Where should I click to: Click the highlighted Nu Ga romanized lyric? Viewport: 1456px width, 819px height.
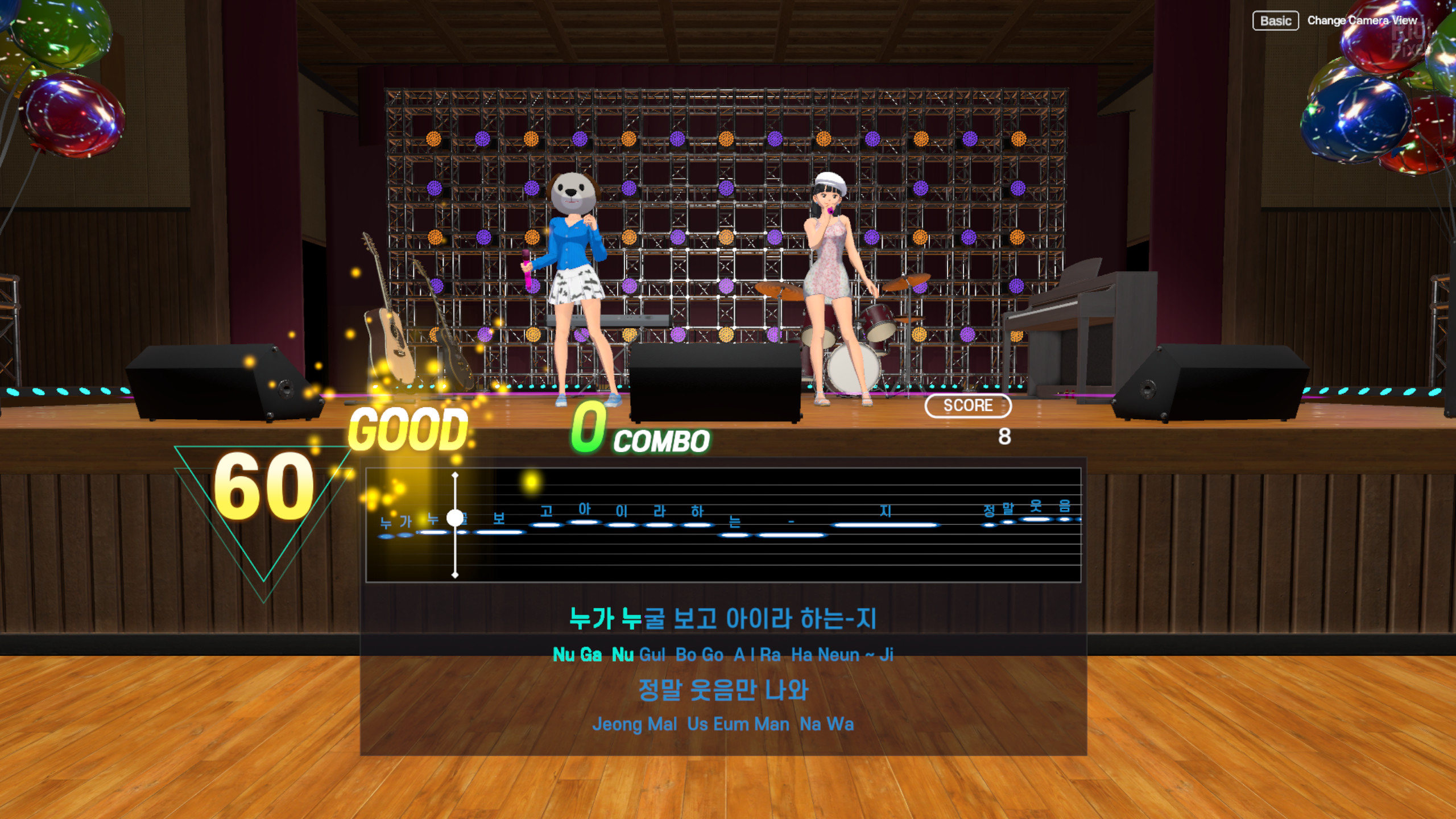[578, 654]
